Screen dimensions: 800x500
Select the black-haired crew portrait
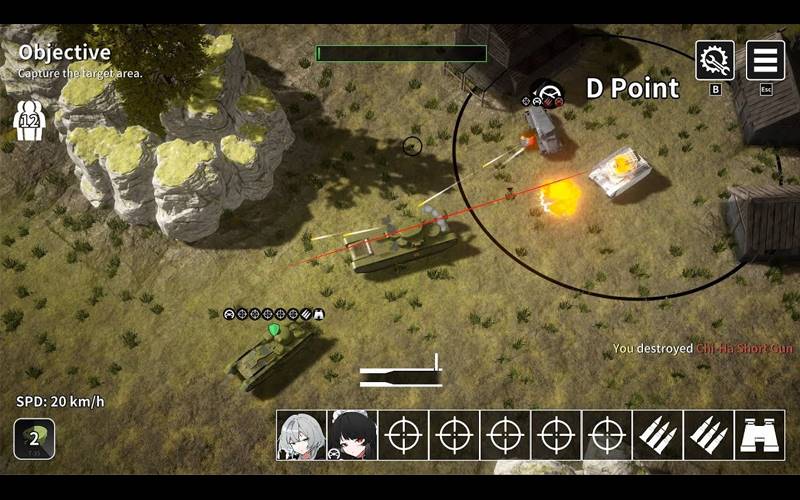(x=352, y=435)
